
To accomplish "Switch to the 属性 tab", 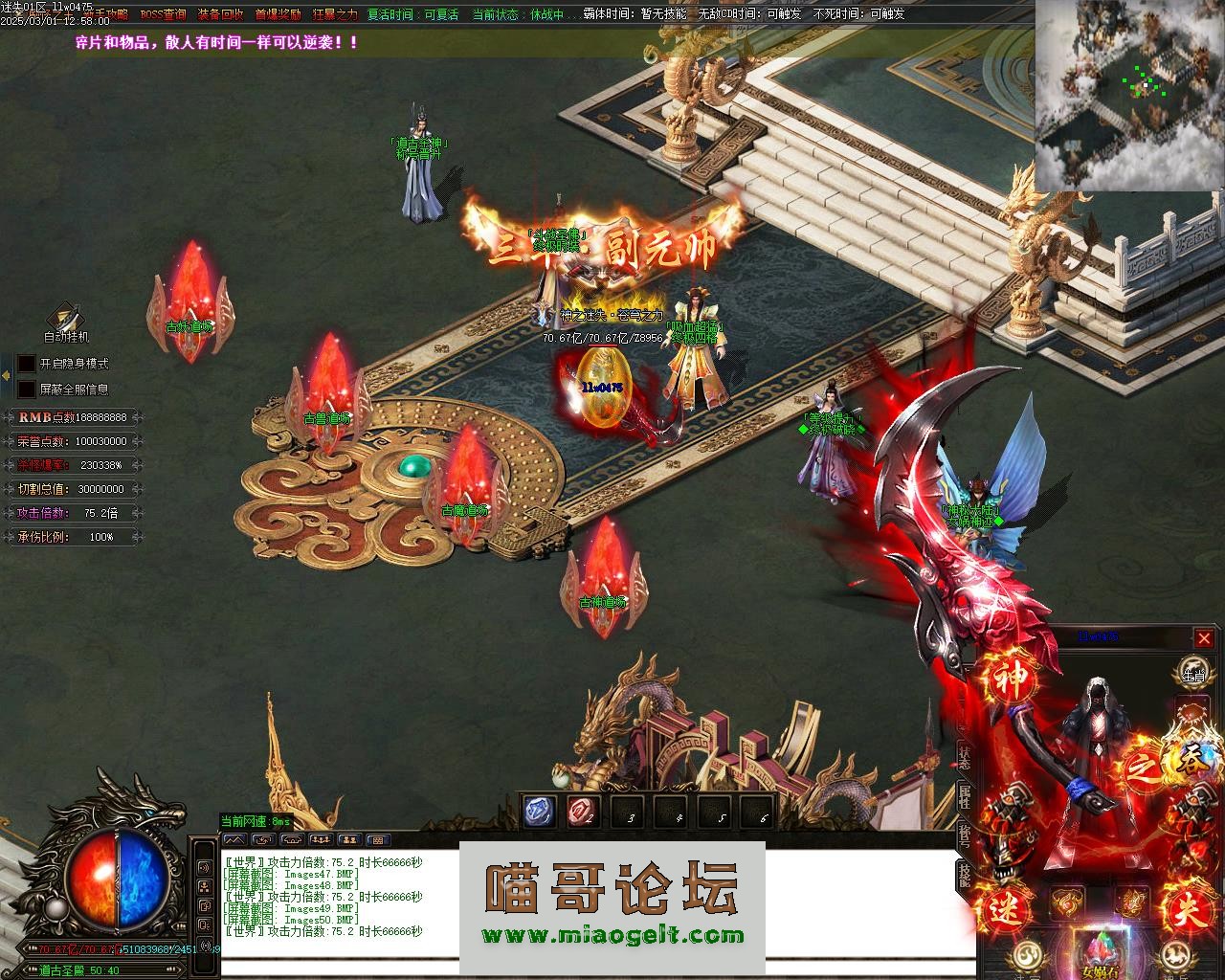I will 964,795.
